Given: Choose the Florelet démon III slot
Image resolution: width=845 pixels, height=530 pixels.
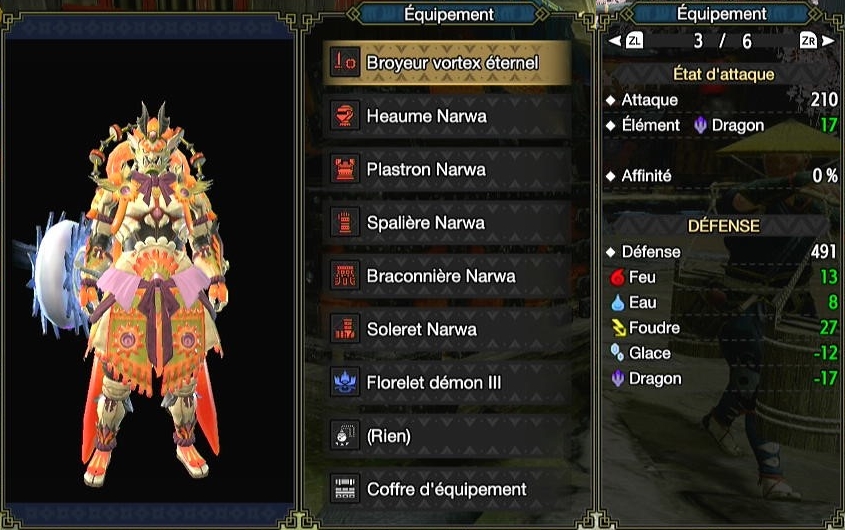Looking at the screenshot, I should tap(449, 382).
